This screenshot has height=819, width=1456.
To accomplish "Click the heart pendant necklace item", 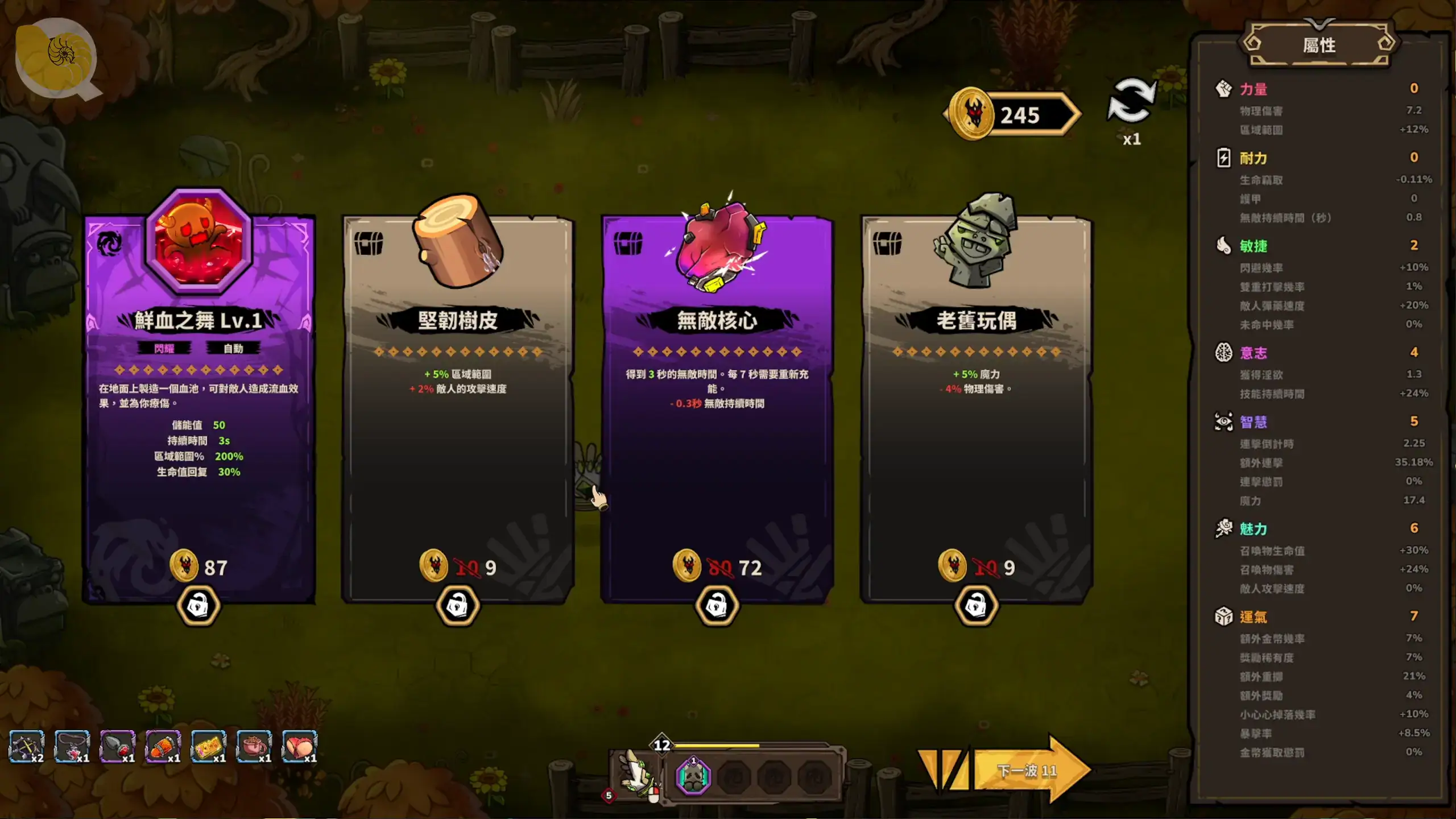I will point(72,746).
